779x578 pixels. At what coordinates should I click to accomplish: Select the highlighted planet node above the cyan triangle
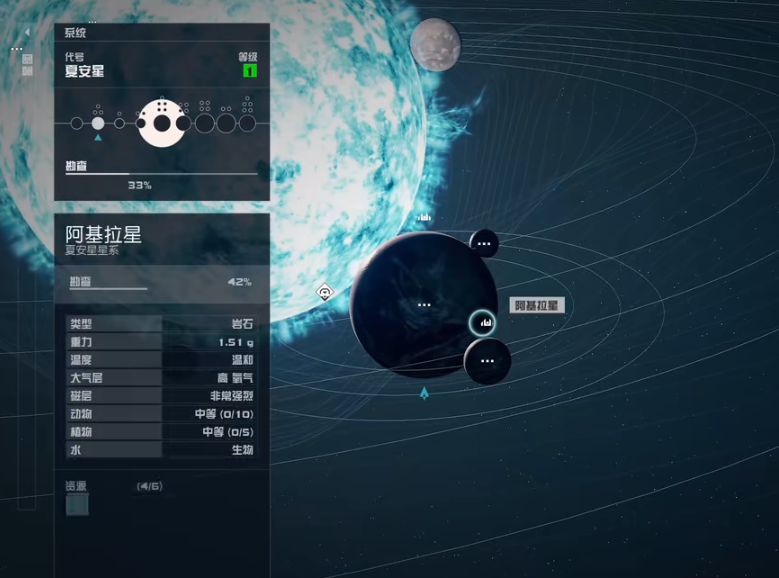click(x=98, y=123)
